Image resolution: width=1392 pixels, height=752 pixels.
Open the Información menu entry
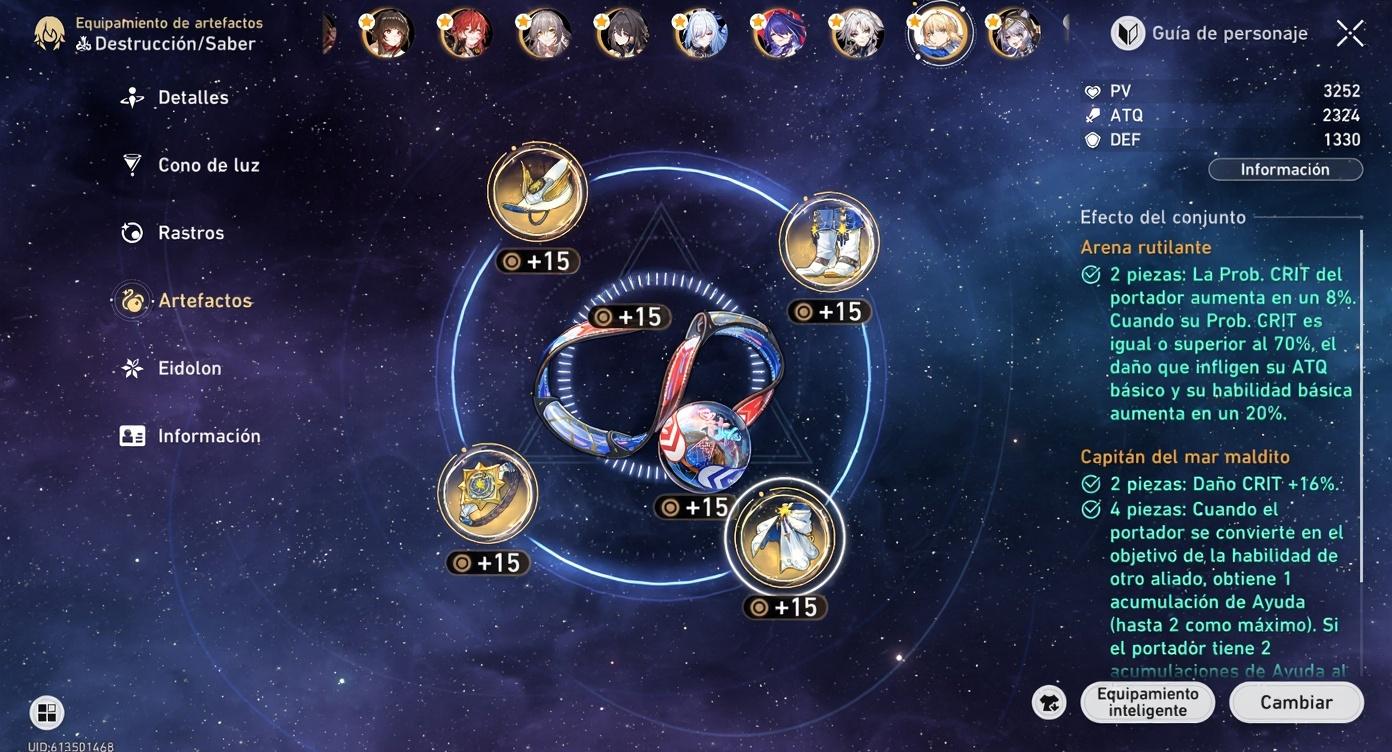pyautogui.click(x=208, y=436)
